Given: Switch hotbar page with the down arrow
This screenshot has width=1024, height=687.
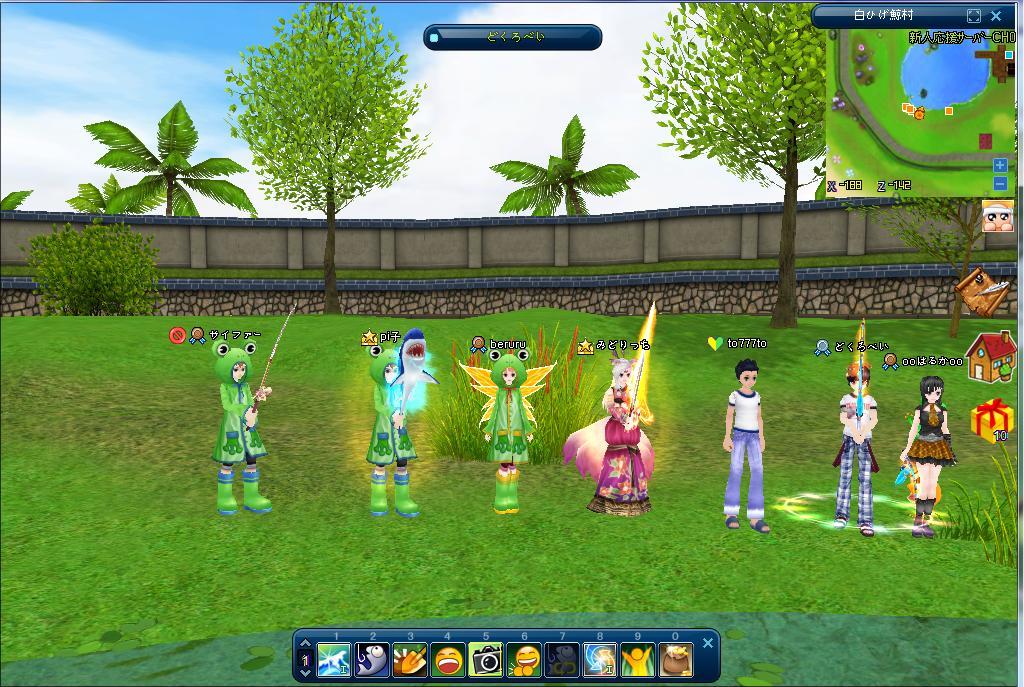Looking at the screenshot, I should [305, 672].
